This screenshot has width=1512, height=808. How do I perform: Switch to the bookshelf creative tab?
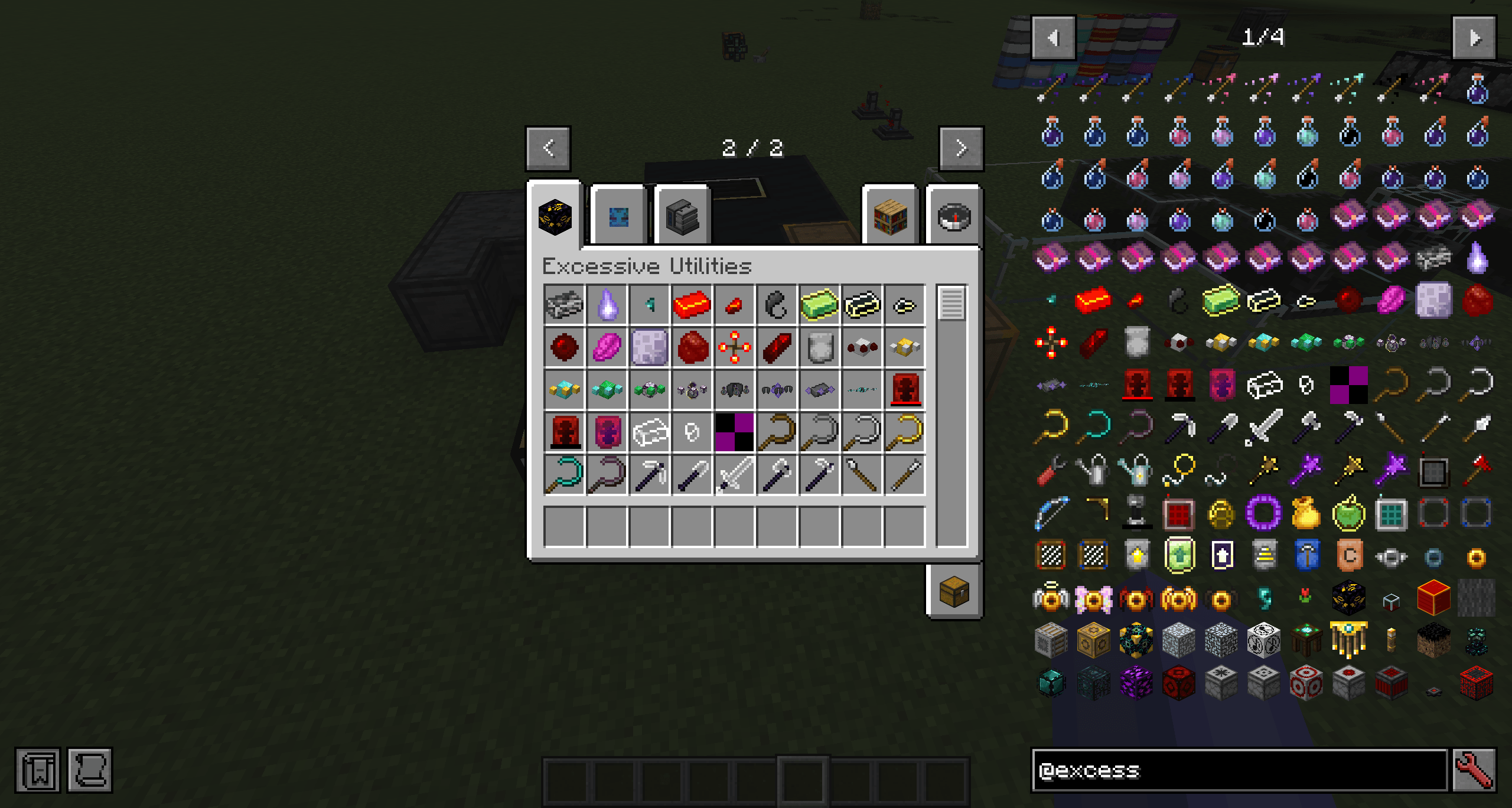(x=891, y=216)
